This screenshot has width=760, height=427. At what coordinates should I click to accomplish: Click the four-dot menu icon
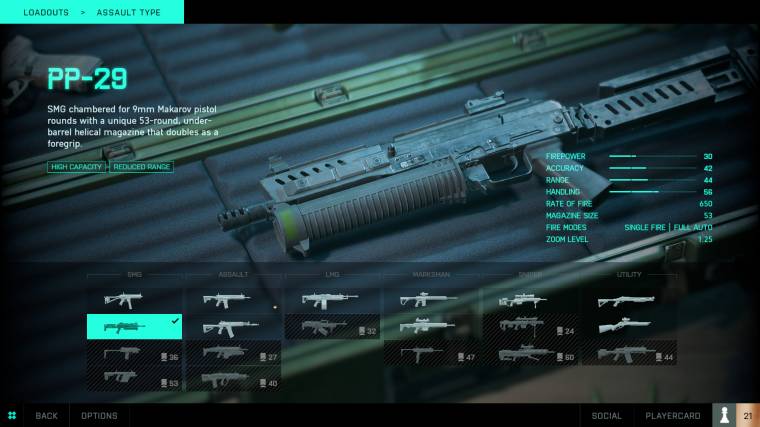click(x=12, y=415)
